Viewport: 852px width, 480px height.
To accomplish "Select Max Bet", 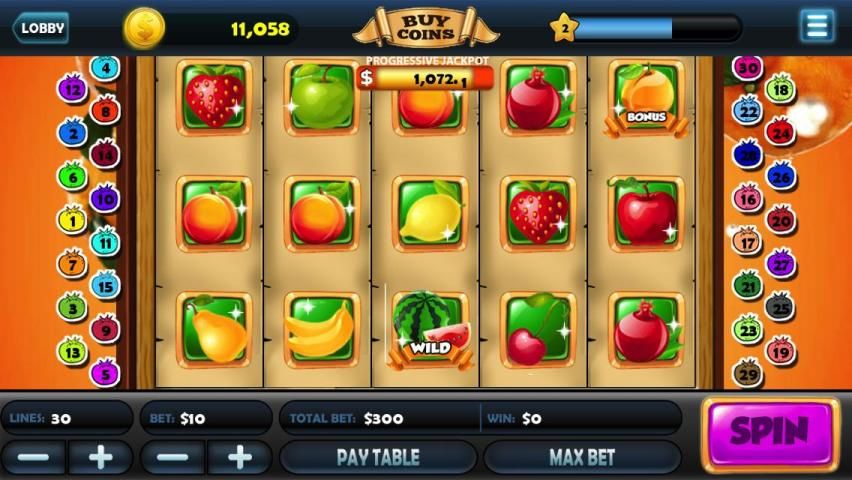I will coord(581,458).
